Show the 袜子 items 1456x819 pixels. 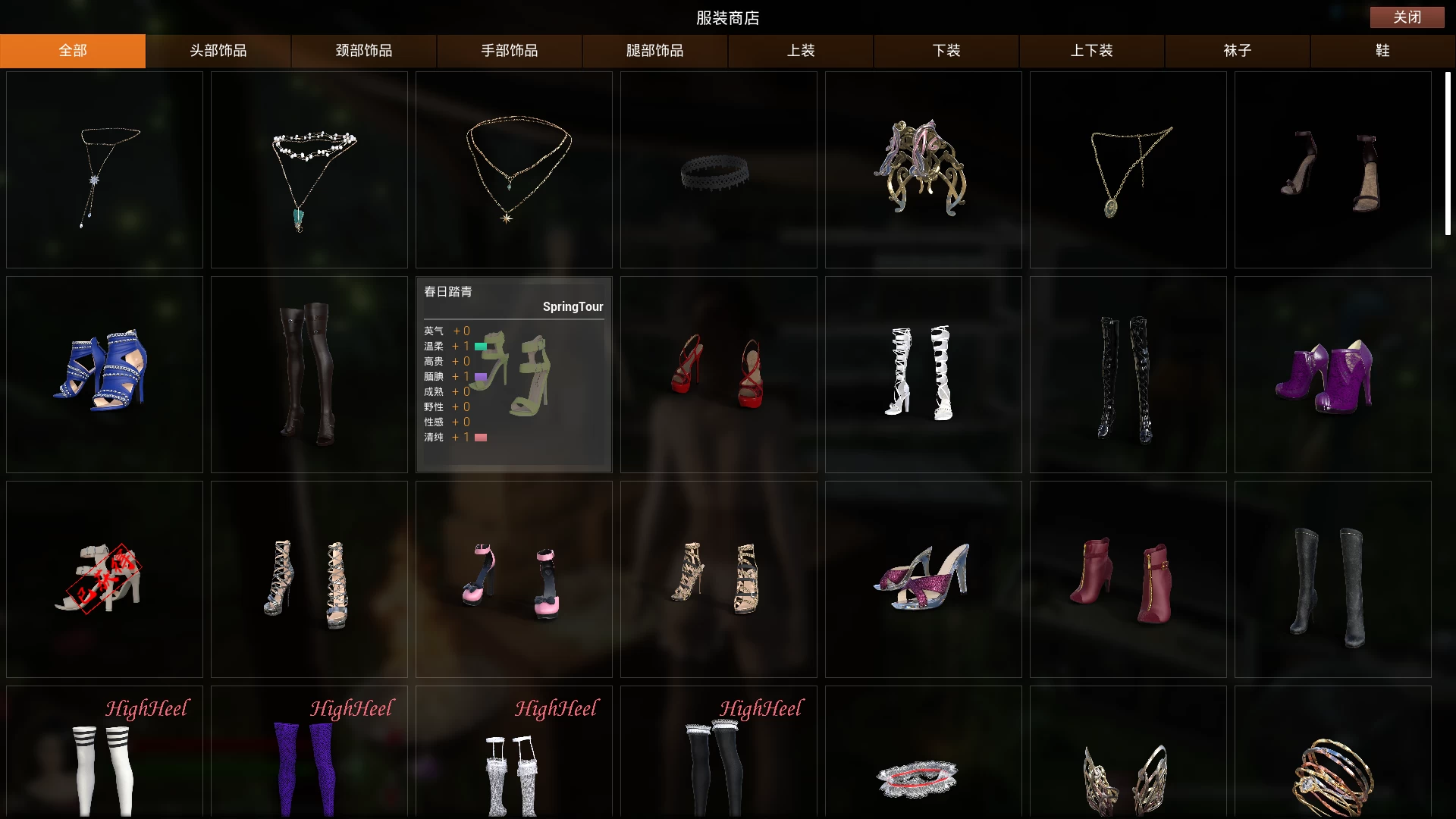[x=1238, y=51]
